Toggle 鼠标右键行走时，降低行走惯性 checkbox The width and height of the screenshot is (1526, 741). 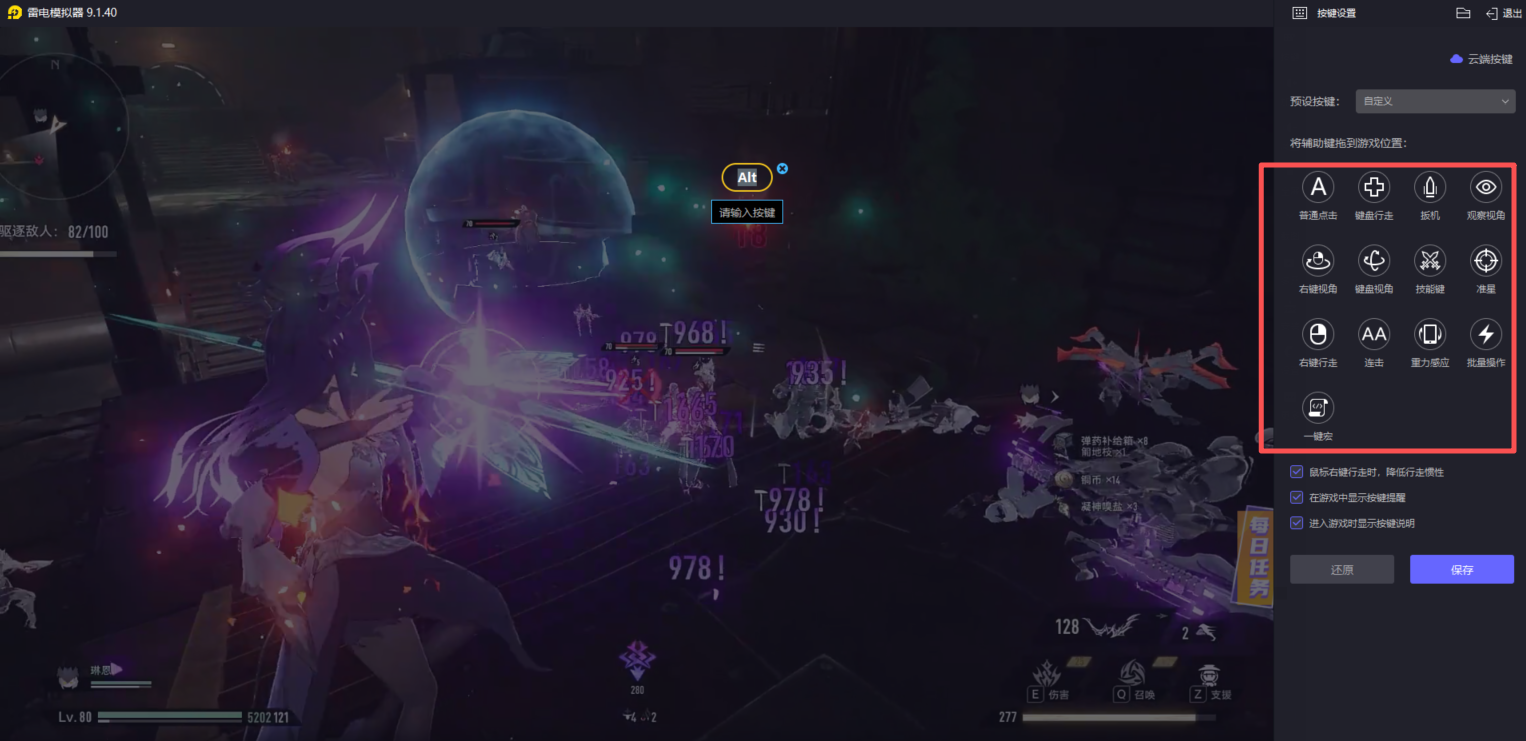pyautogui.click(x=1296, y=471)
